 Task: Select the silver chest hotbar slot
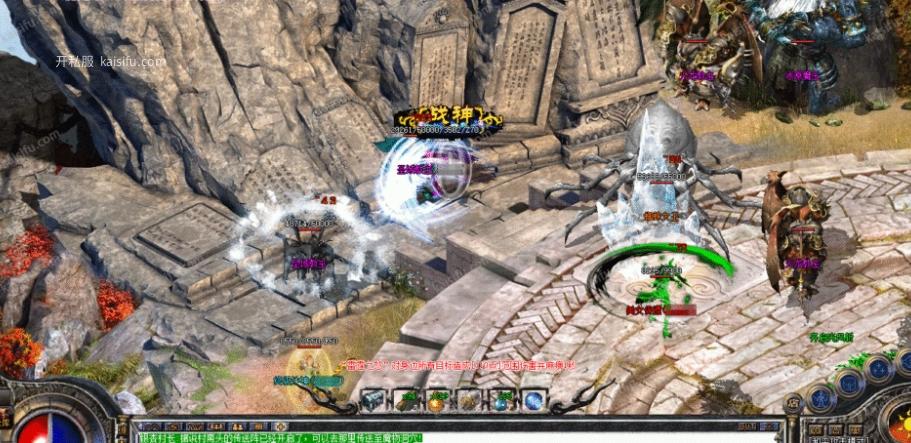point(373,399)
